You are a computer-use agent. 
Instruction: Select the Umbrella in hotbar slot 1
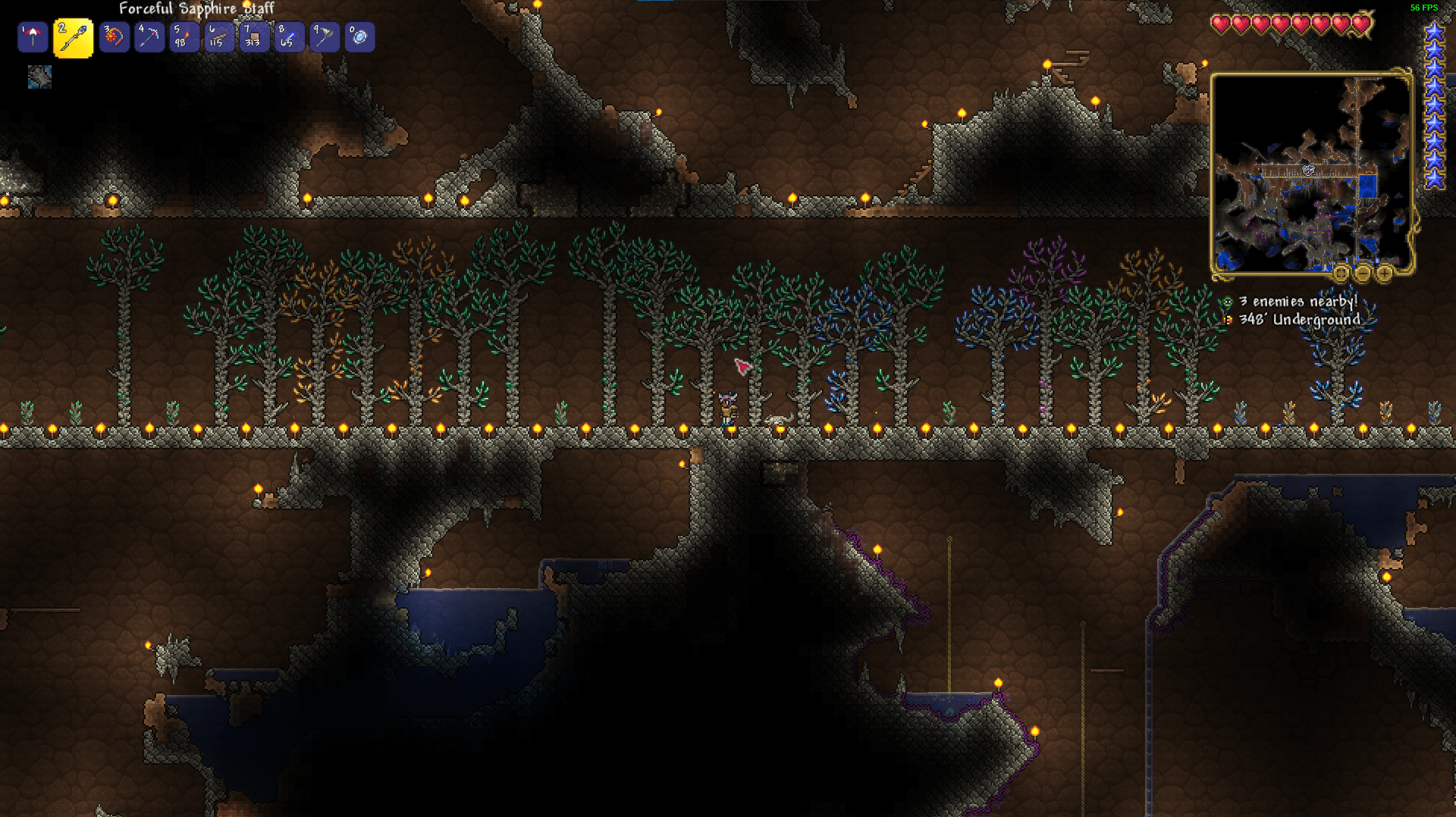pos(32,36)
